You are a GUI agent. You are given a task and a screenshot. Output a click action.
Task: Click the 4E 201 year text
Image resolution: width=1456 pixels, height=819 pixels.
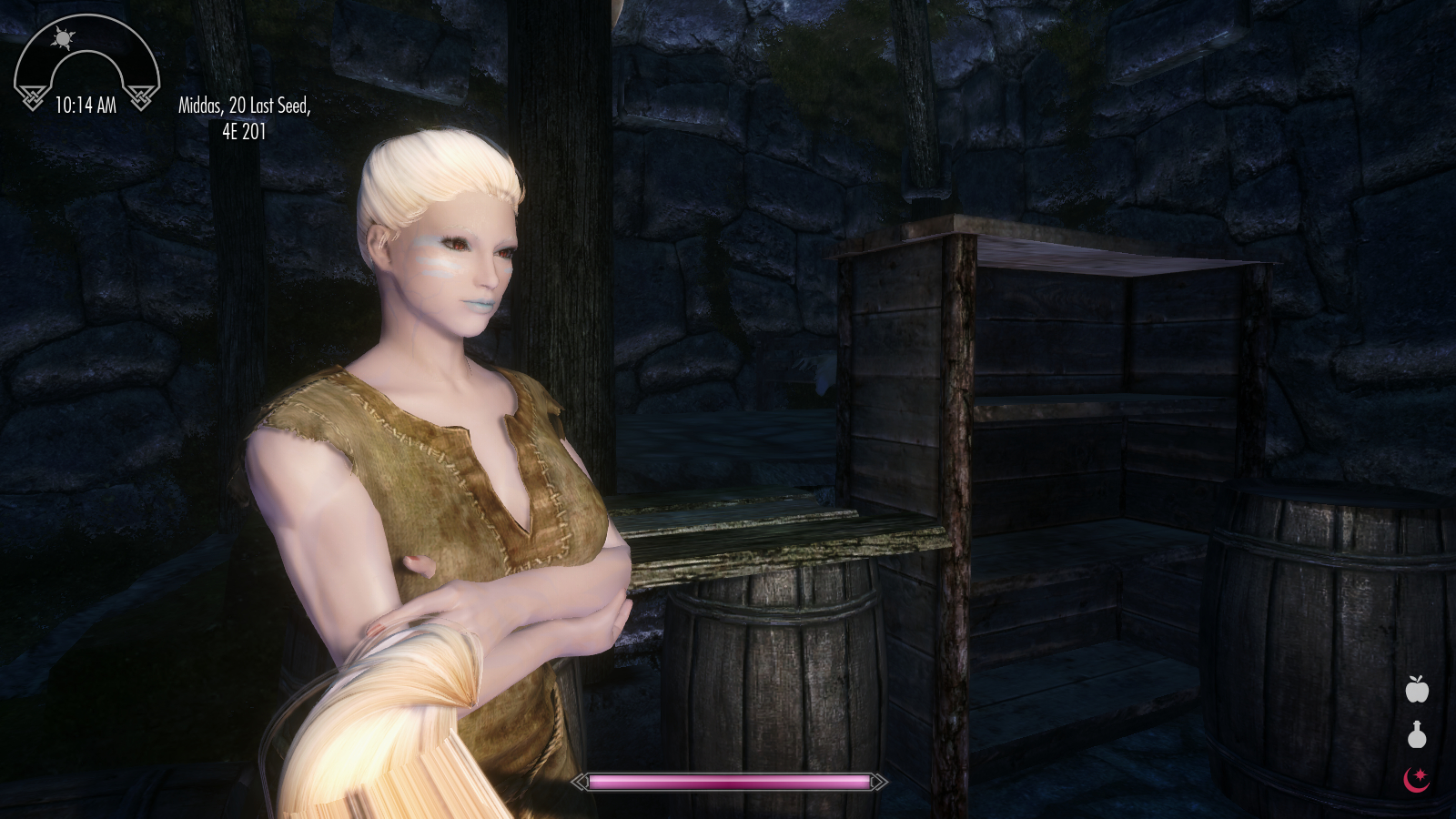pyautogui.click(x=244, y=131)
